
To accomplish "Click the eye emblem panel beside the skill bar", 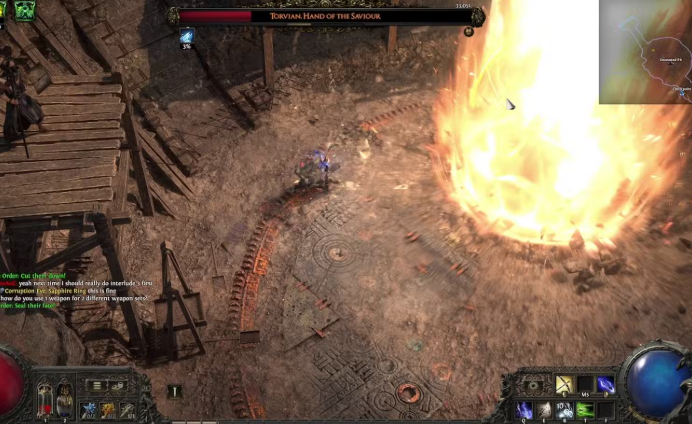I will (x=531, y=384).
